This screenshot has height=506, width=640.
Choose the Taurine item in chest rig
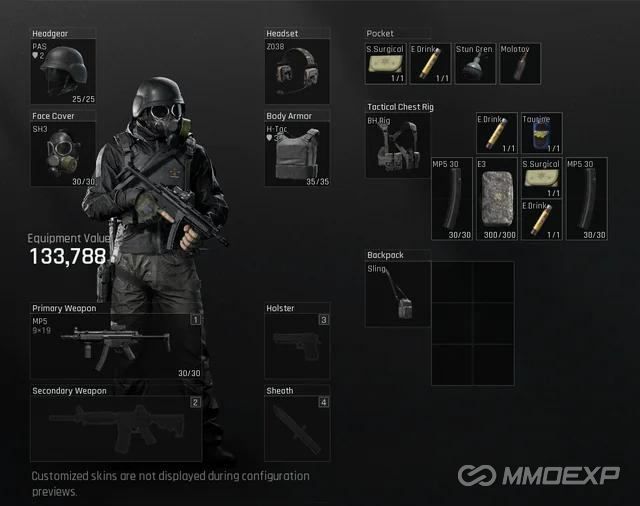coord(542,133)
